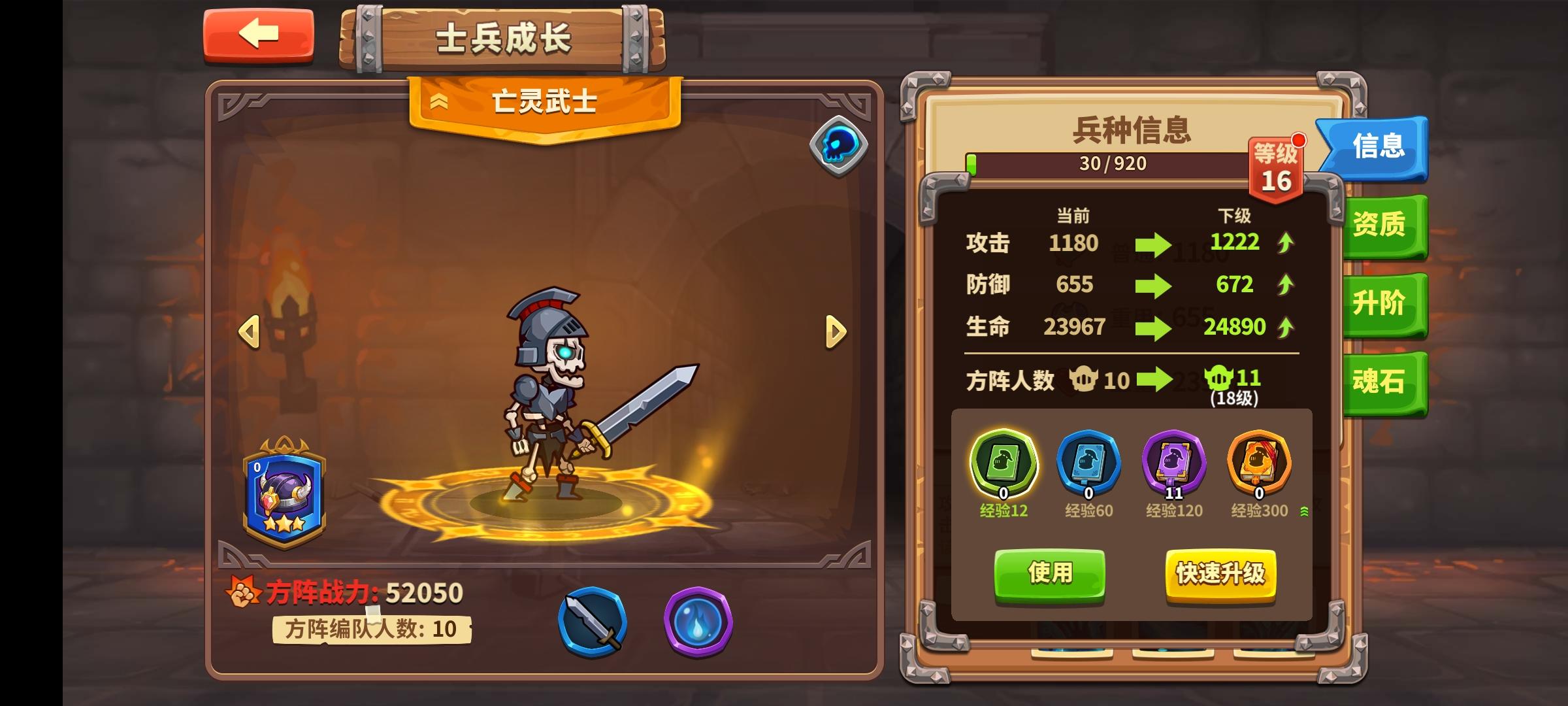
Task: Select the green 经验12 experience book
Action: point(1003,463)
